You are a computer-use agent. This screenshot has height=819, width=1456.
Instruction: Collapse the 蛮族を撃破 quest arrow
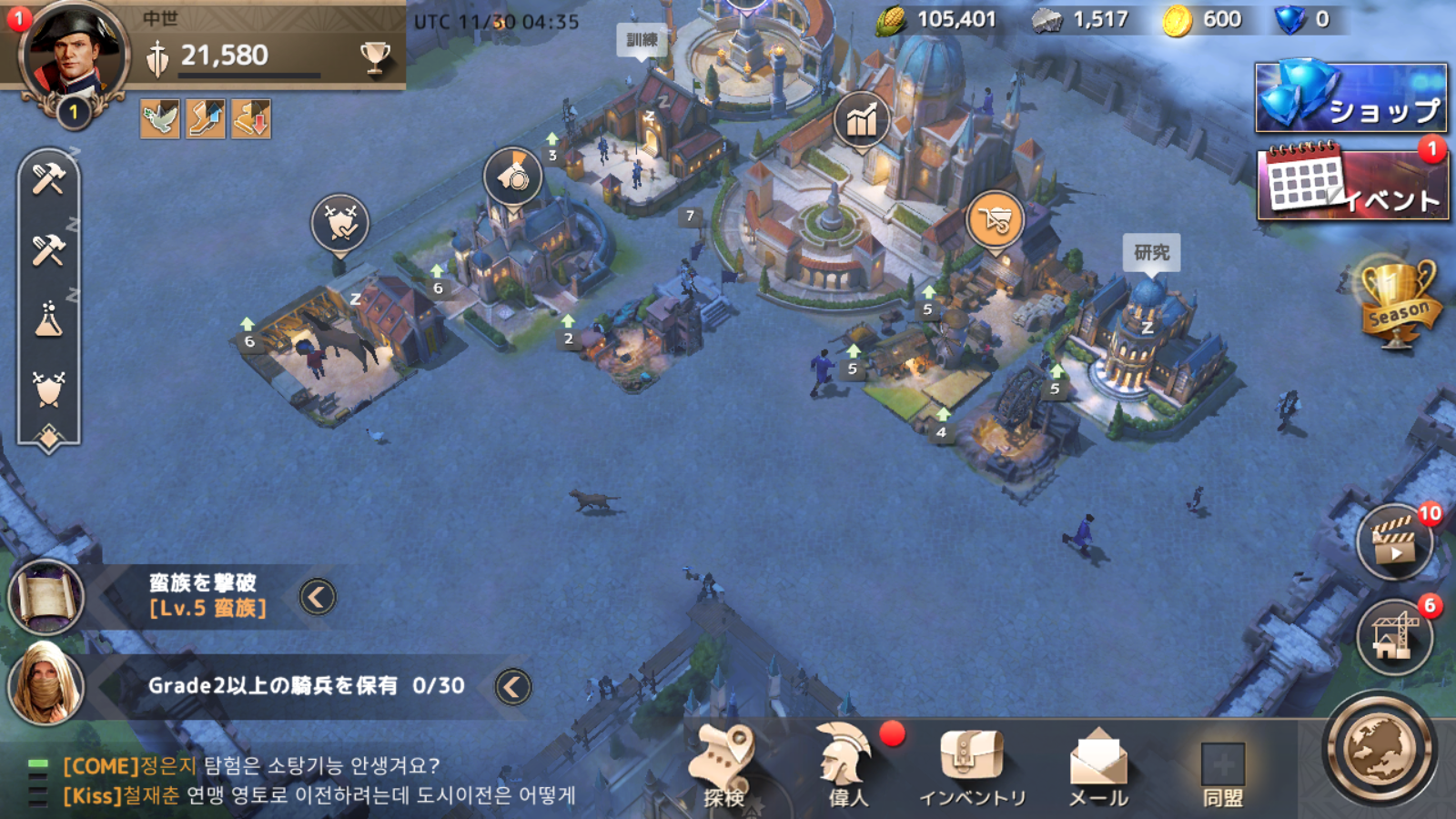coord(318,597)
